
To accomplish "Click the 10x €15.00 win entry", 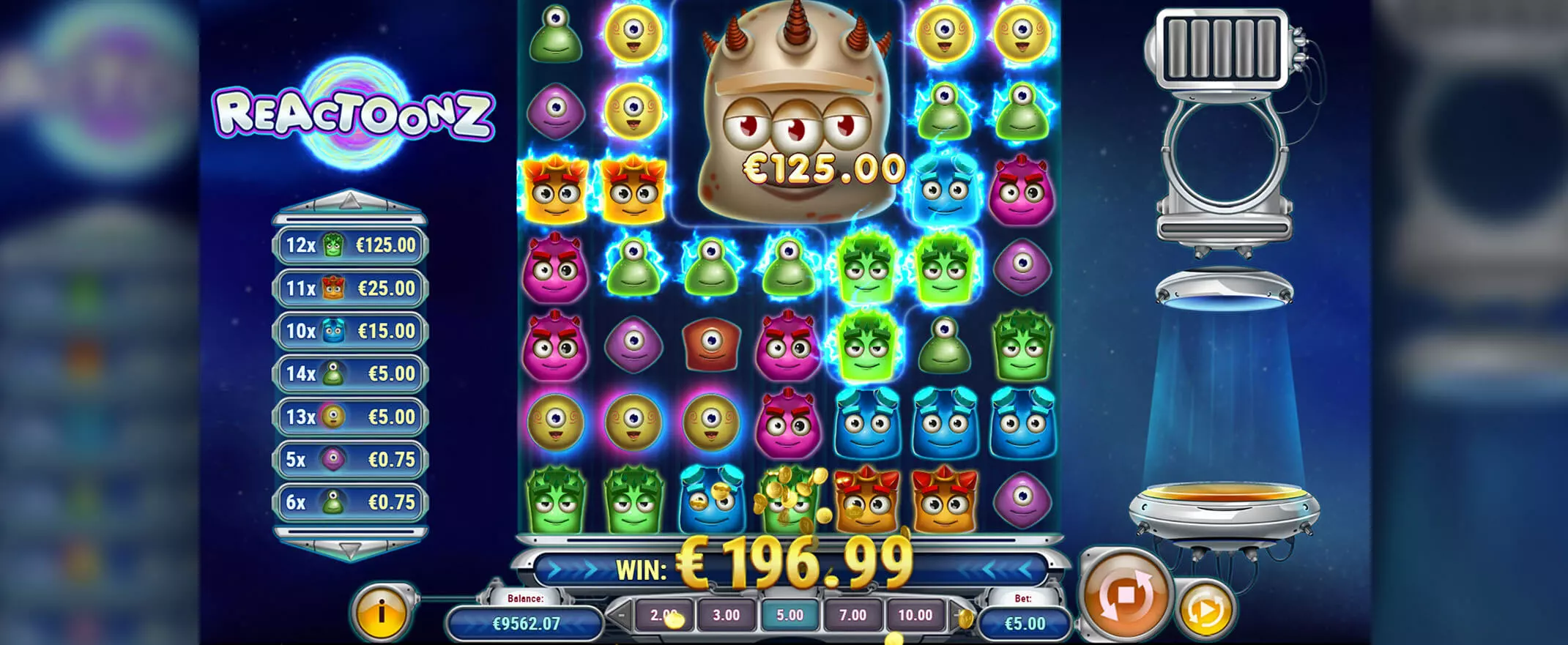I will [350, 331].
